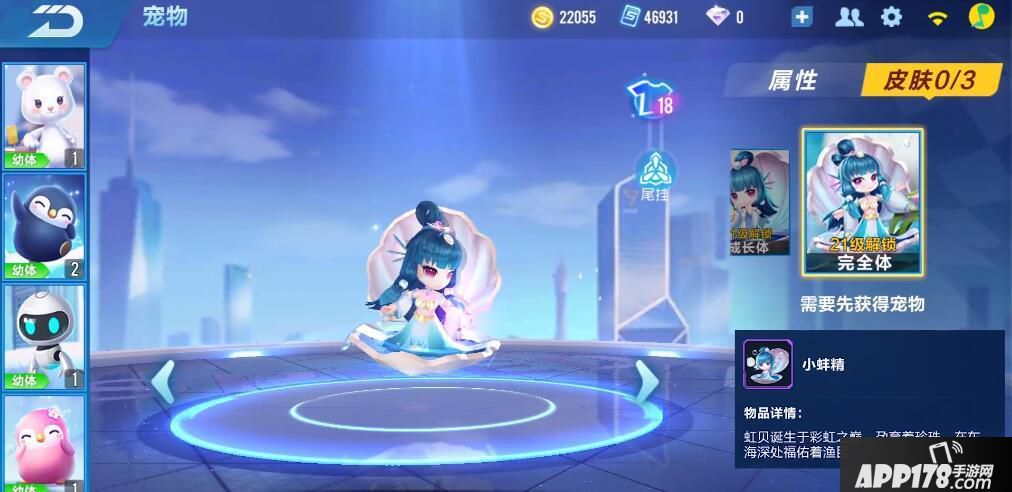Select the white bear pet
1012x492 pixels.
pos(45,116)
